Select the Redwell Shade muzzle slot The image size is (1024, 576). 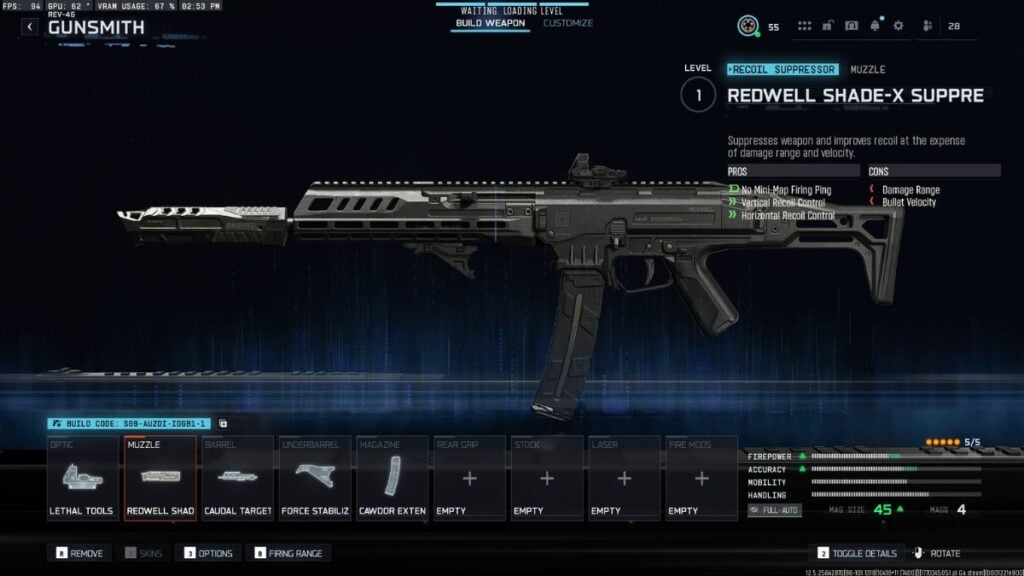[x=160, y=478]
